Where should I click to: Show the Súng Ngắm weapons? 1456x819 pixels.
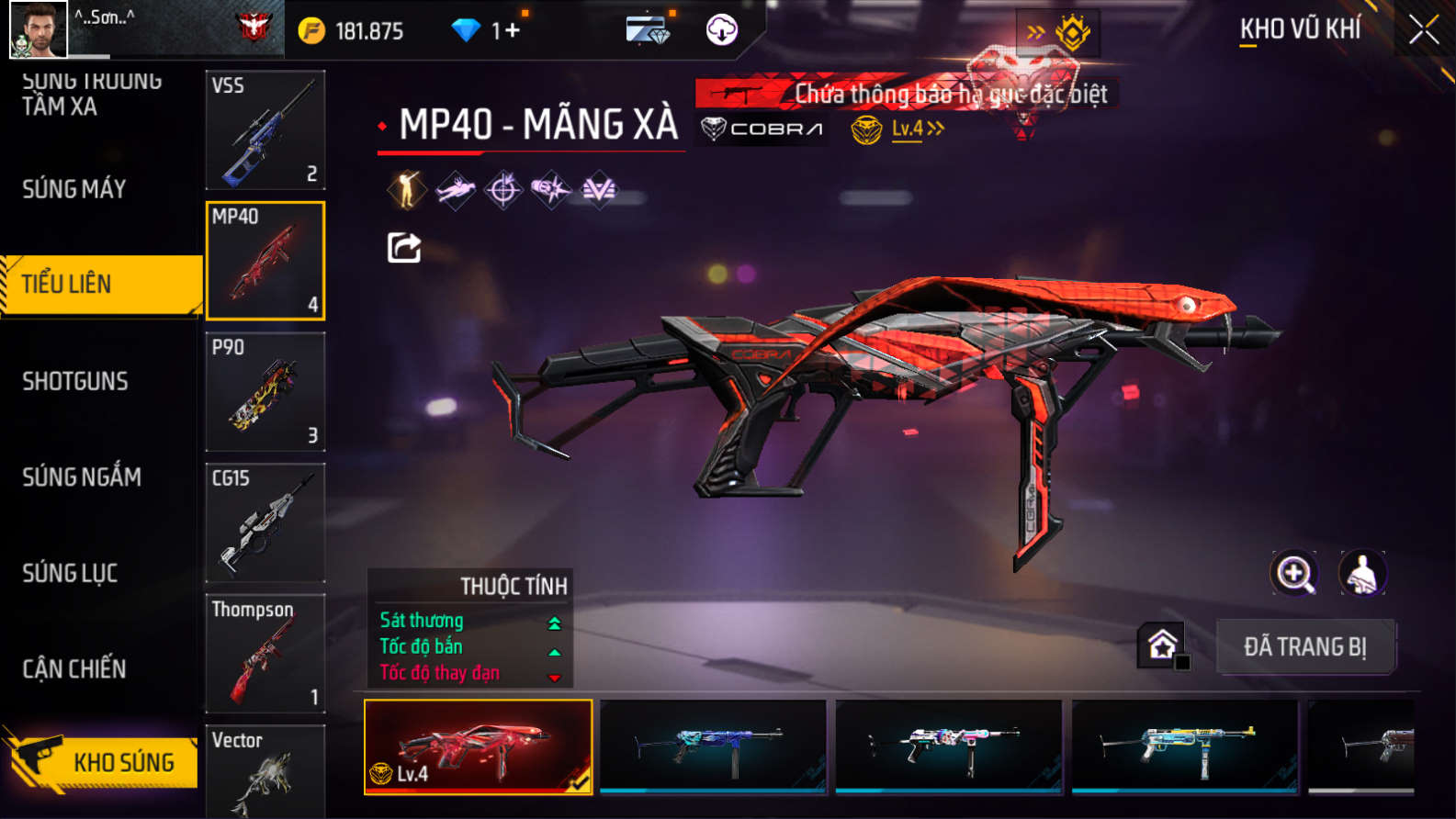[82, 477]
